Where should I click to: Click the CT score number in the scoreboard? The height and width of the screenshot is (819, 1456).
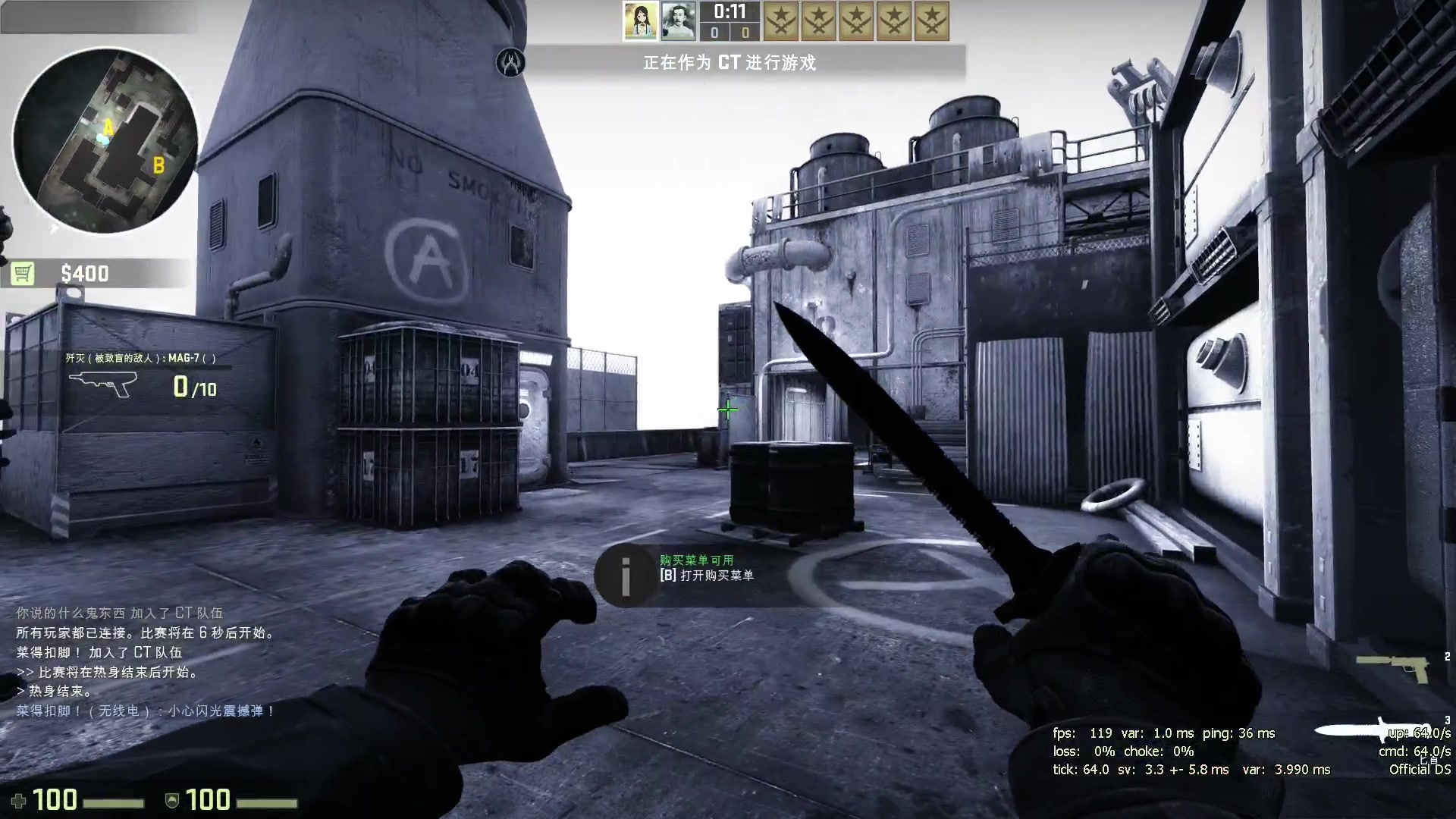tap(714, 32)
